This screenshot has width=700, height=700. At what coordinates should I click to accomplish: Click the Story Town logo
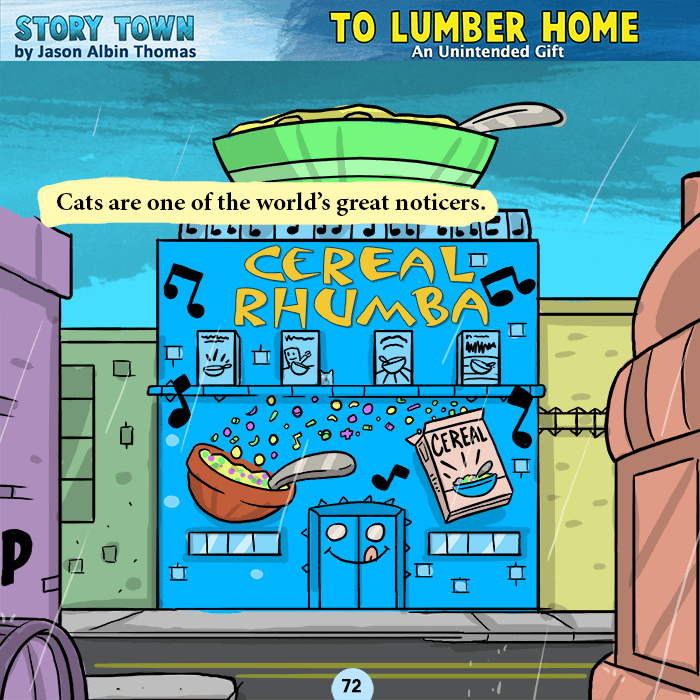click(x=105, y=26)
